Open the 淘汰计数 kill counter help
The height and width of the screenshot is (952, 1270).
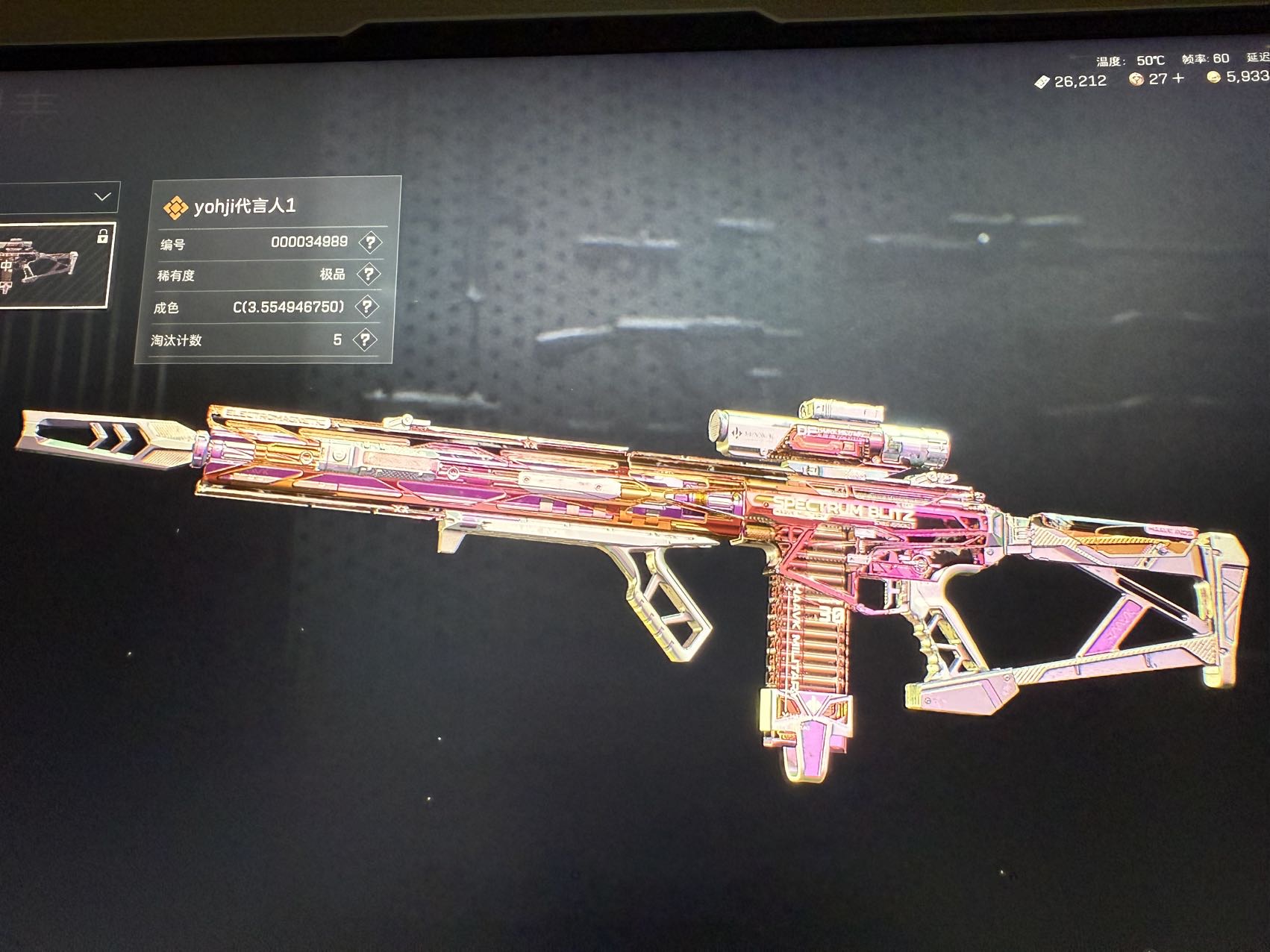(364, 340)
